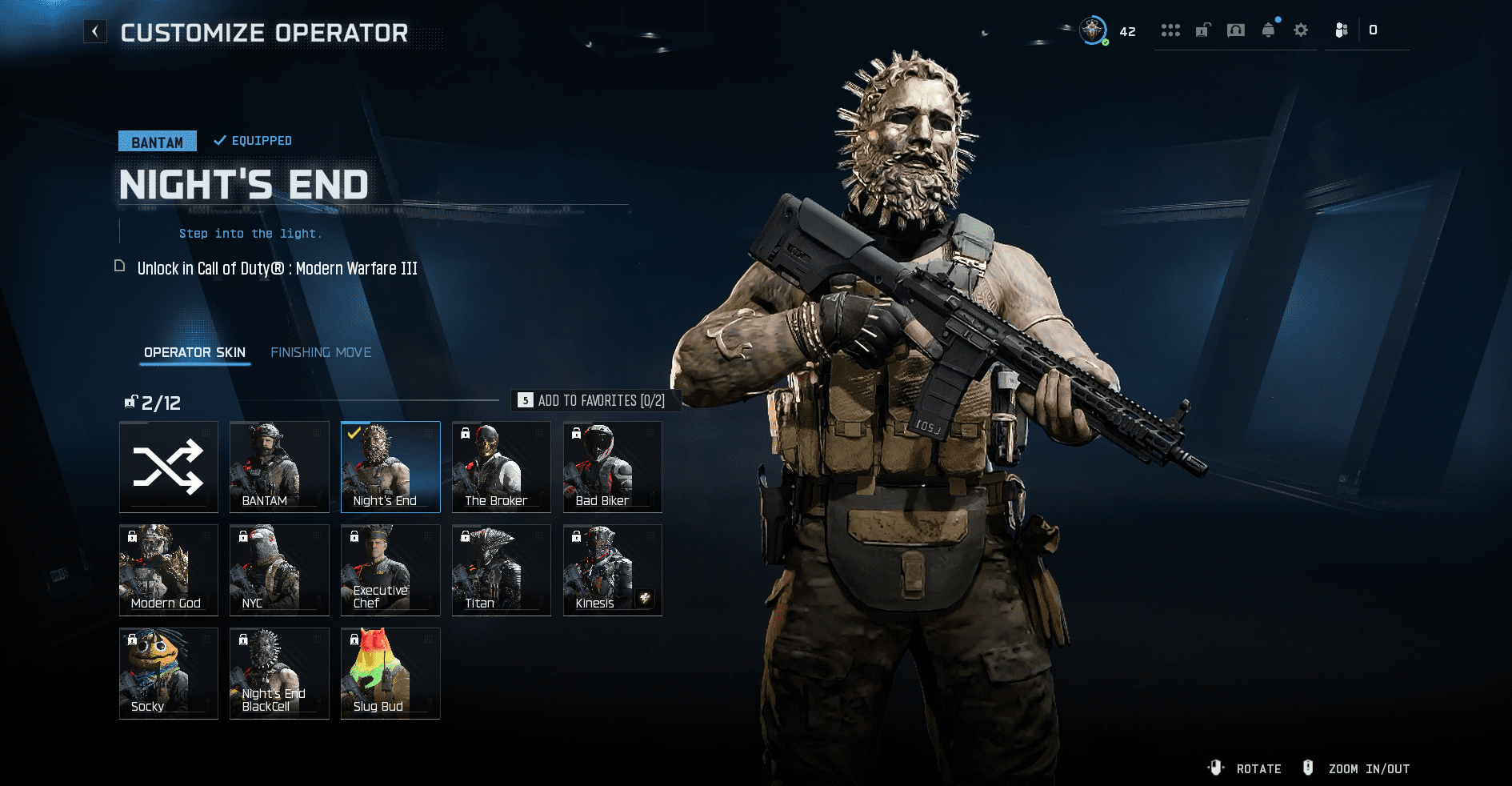Open the settings gear icon
Screen dimensions: 1512x786
(x=1301, y=30)
